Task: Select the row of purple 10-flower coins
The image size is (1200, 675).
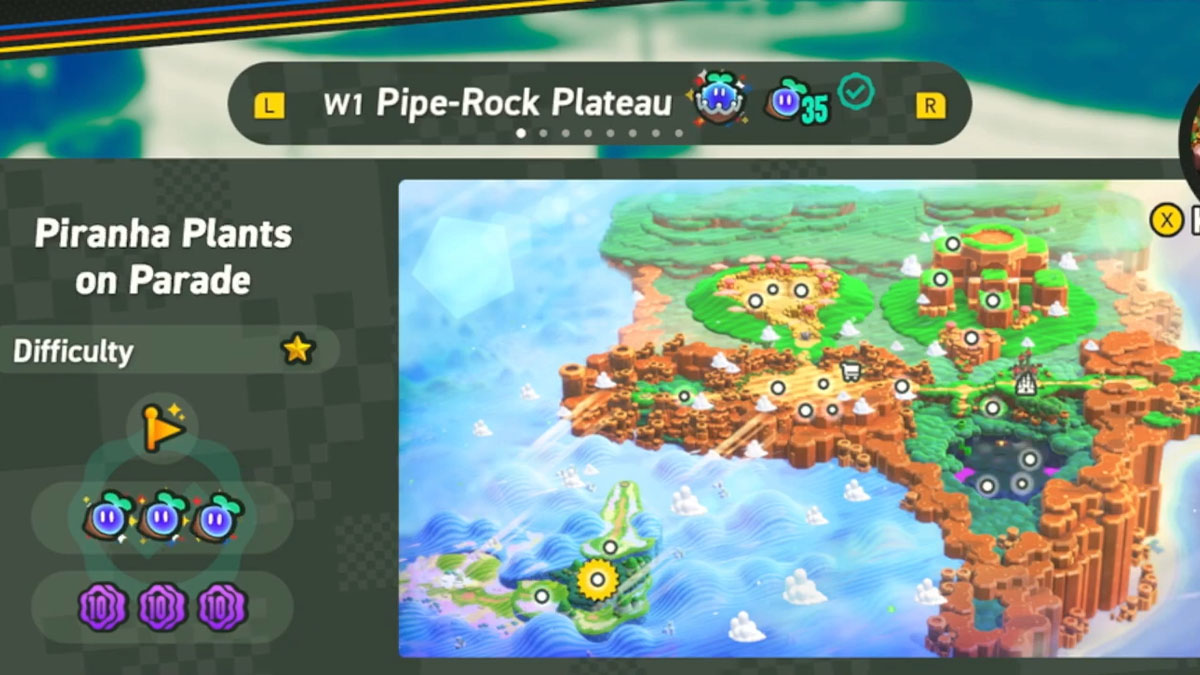Action: pyautogui.click(x=163, y=607)
